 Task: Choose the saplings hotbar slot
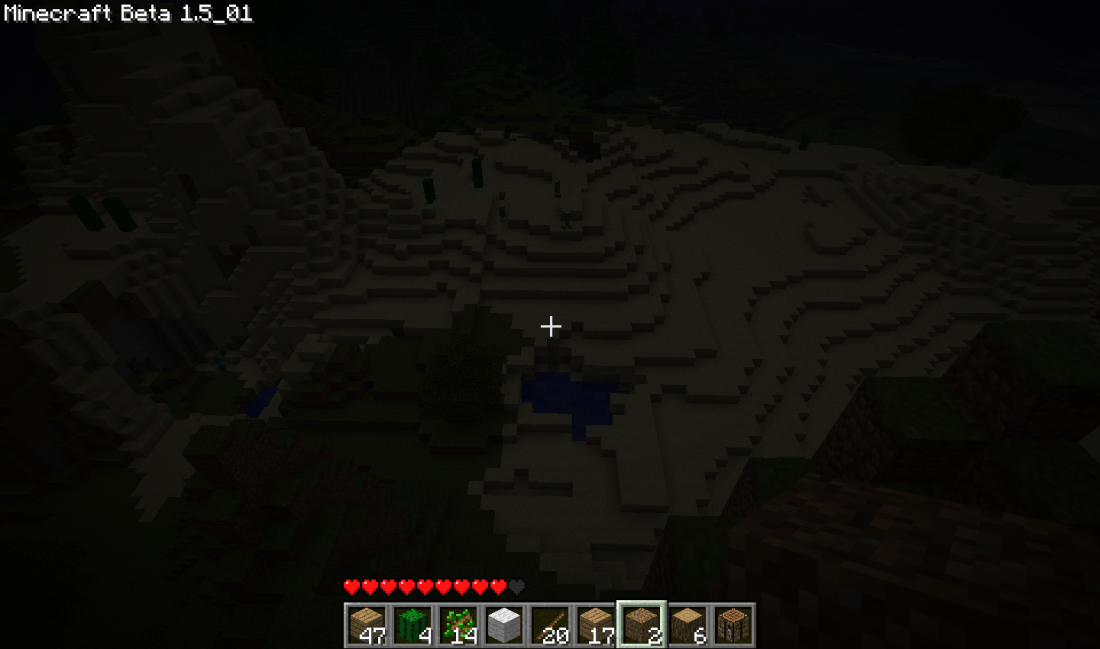458,625
